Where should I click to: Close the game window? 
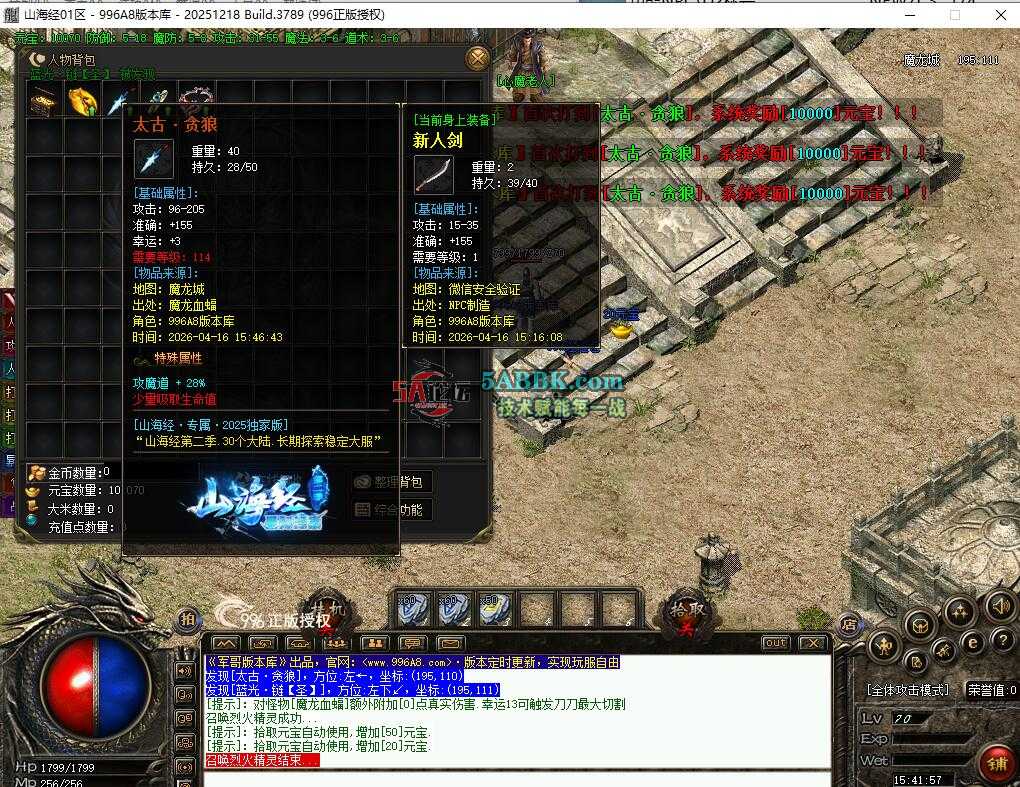[1001, 14]
